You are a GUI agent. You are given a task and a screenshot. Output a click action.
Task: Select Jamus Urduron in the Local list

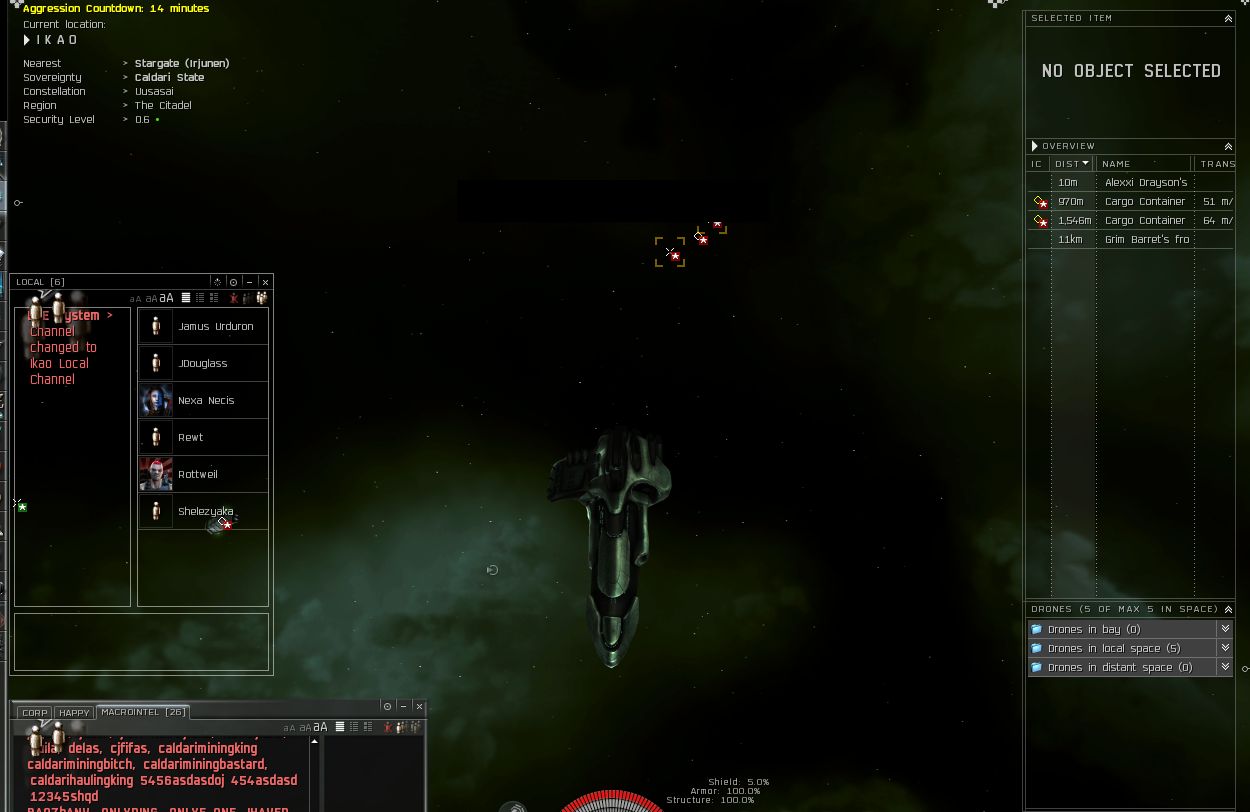(215, 326)
